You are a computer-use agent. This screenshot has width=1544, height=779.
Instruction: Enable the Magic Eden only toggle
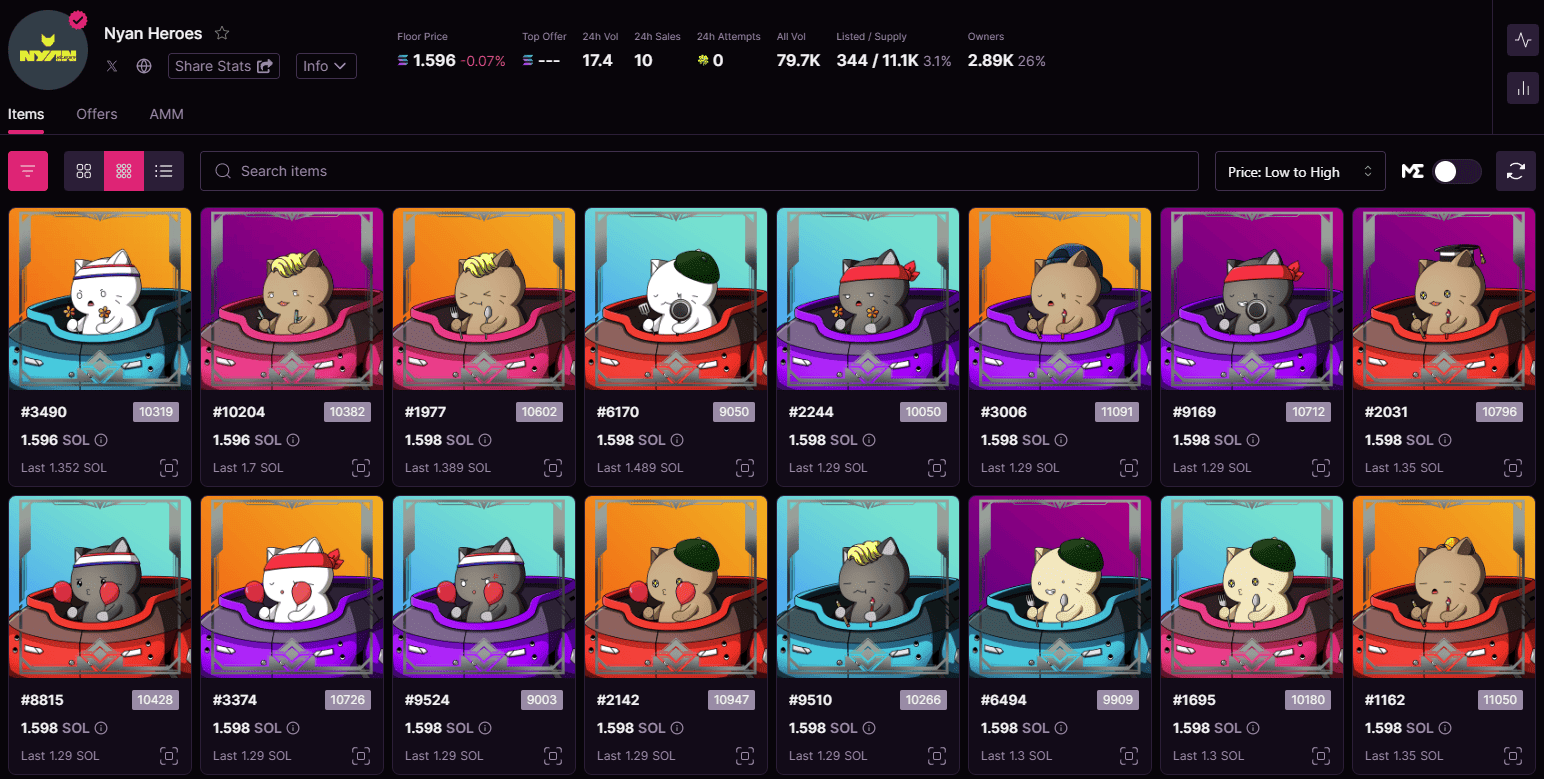pyautogui.click(x=1457, y=171)
